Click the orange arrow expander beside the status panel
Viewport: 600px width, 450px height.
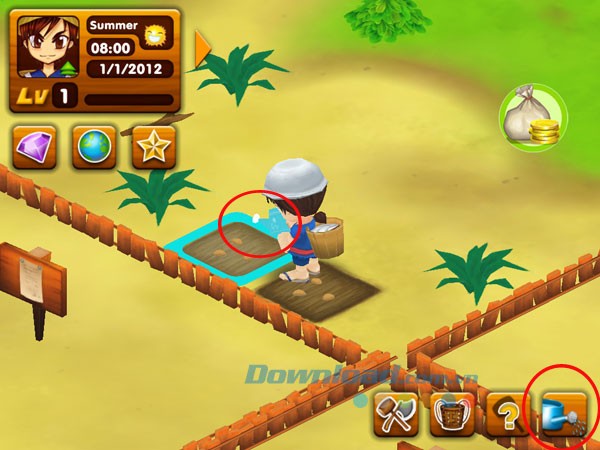(x=203, y=45)
